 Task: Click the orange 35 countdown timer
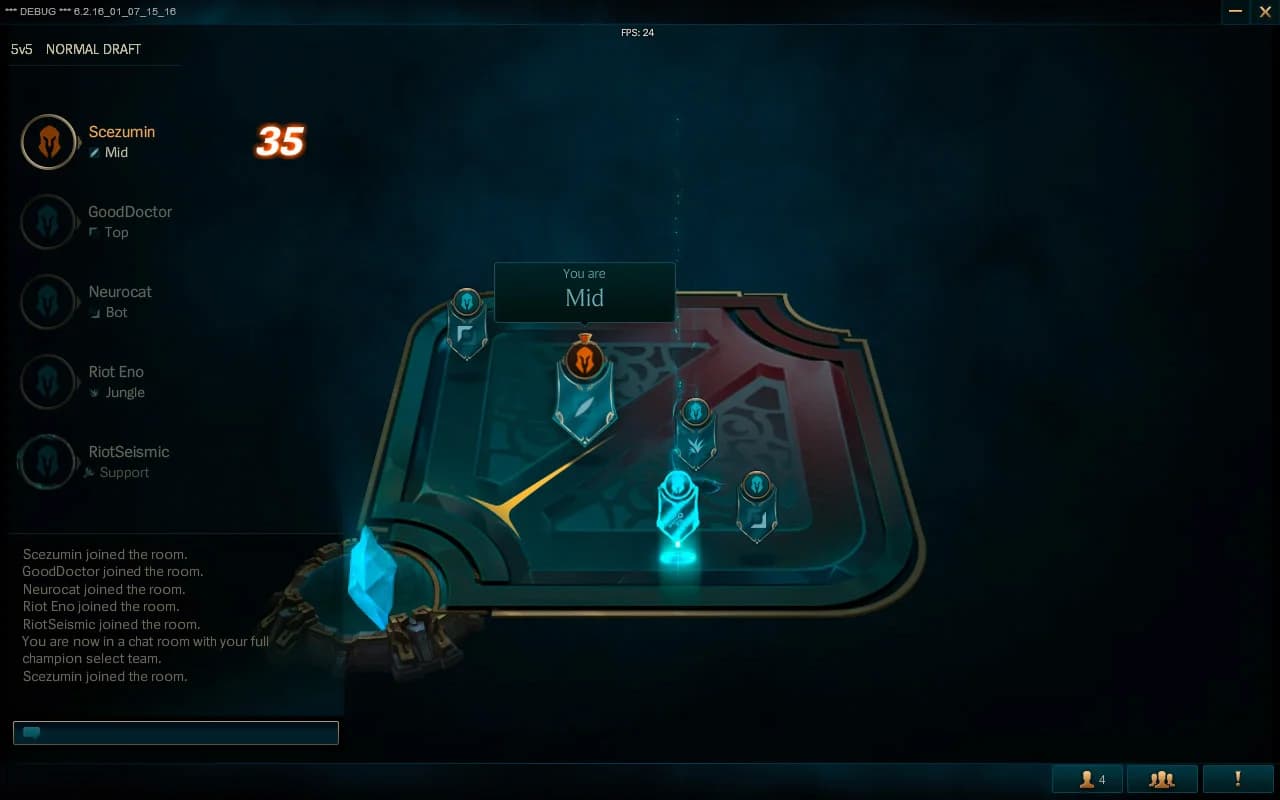279,142
